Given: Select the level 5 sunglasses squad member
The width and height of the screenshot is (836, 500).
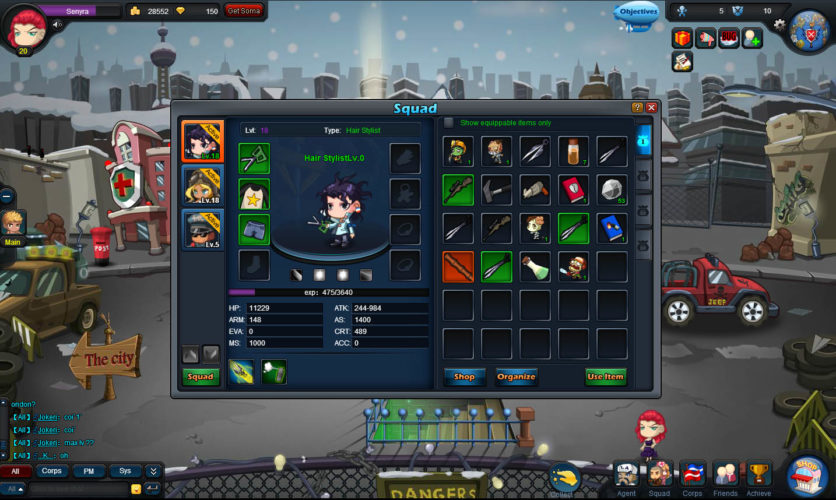Looking at the screenshot, I should (202, 229).
